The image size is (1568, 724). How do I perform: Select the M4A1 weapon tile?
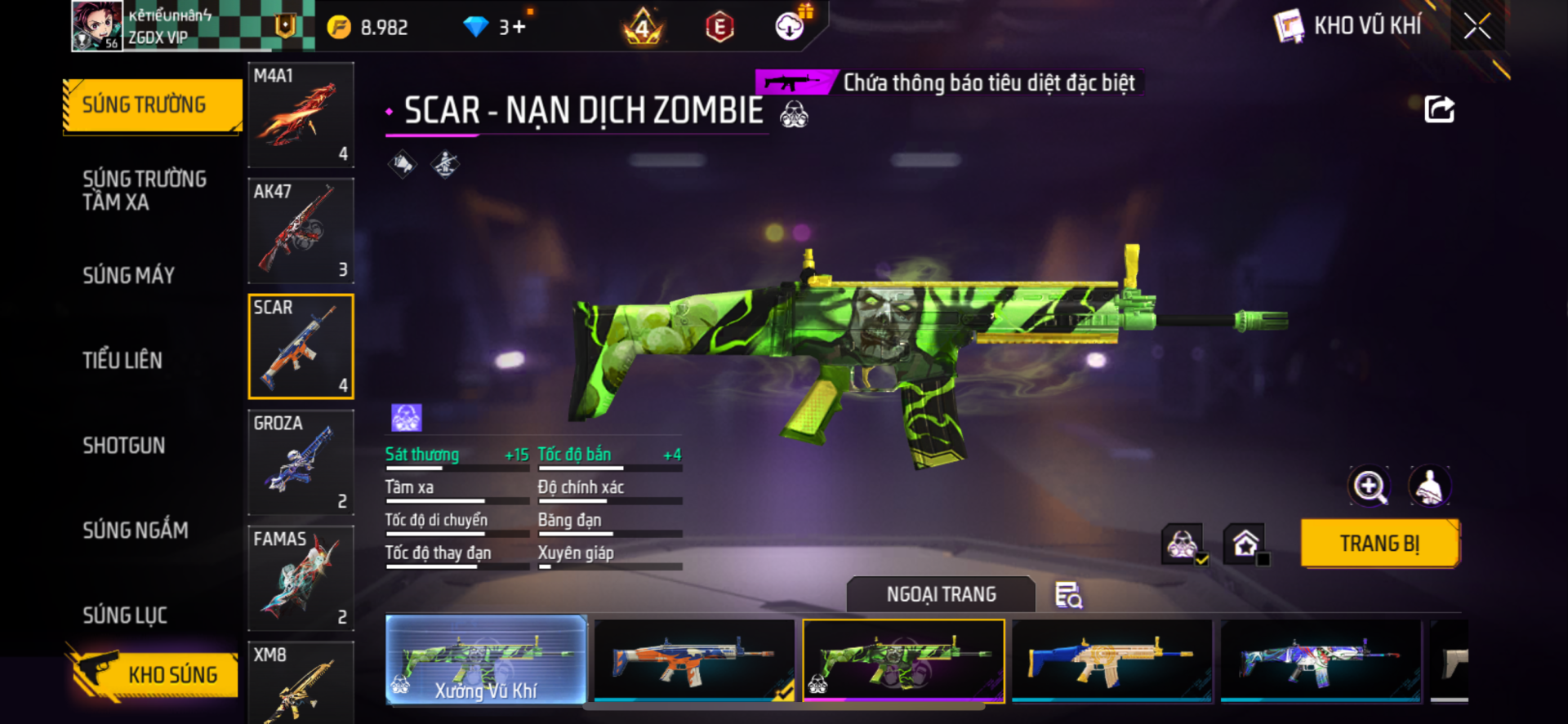coord(301,115)
